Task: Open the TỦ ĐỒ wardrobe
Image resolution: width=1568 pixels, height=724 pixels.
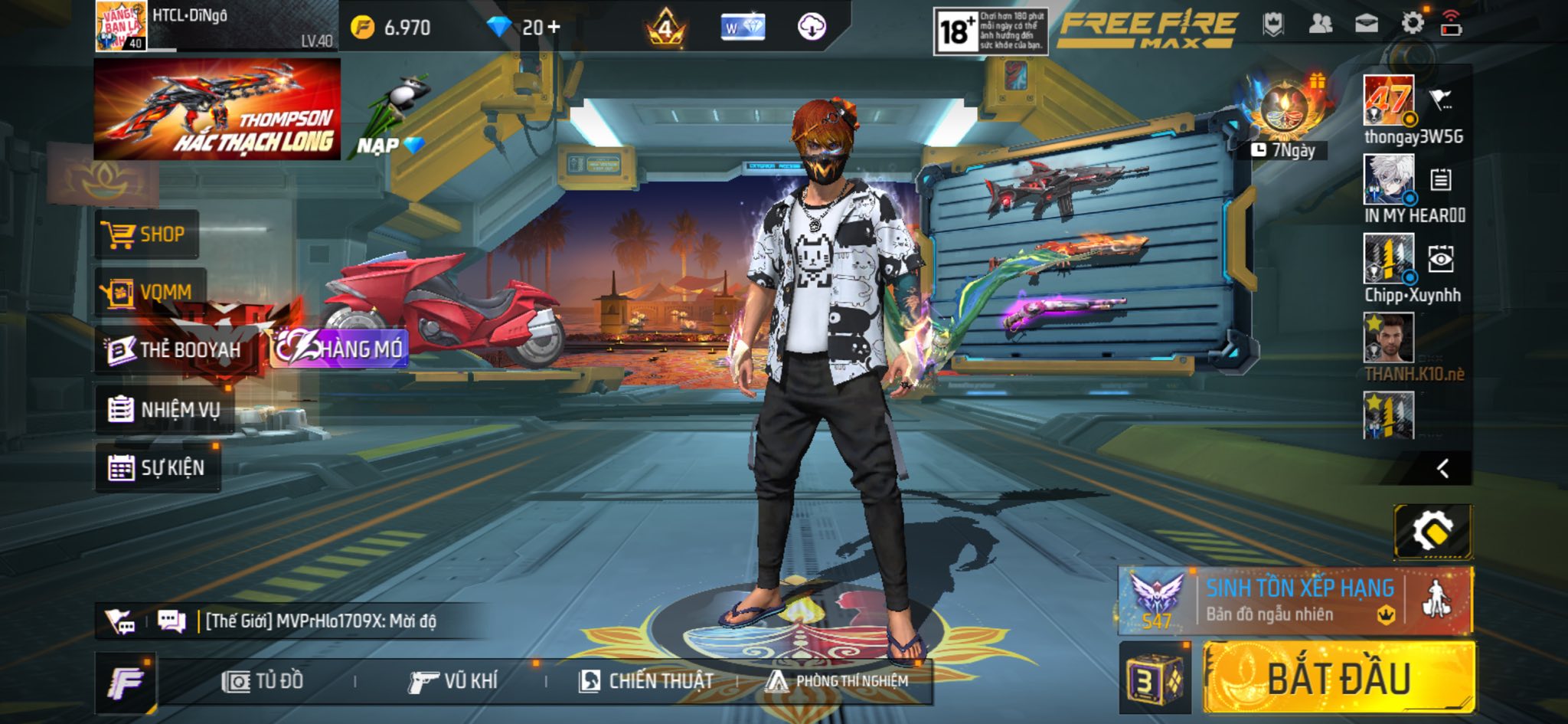Action: click(x=263, y=681)
